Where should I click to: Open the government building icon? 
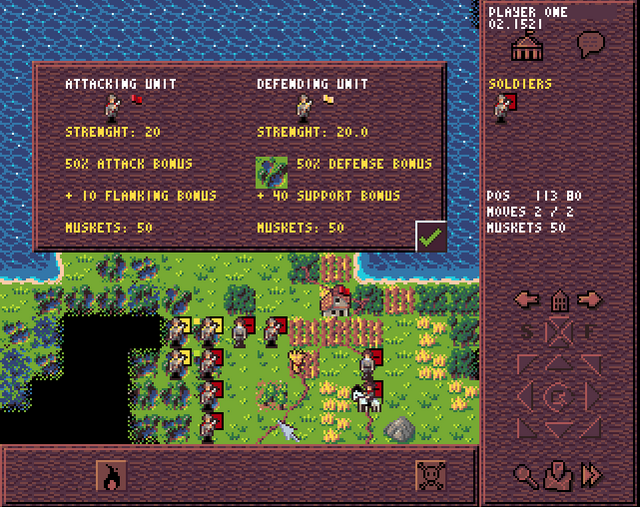[x=525, y=44]
